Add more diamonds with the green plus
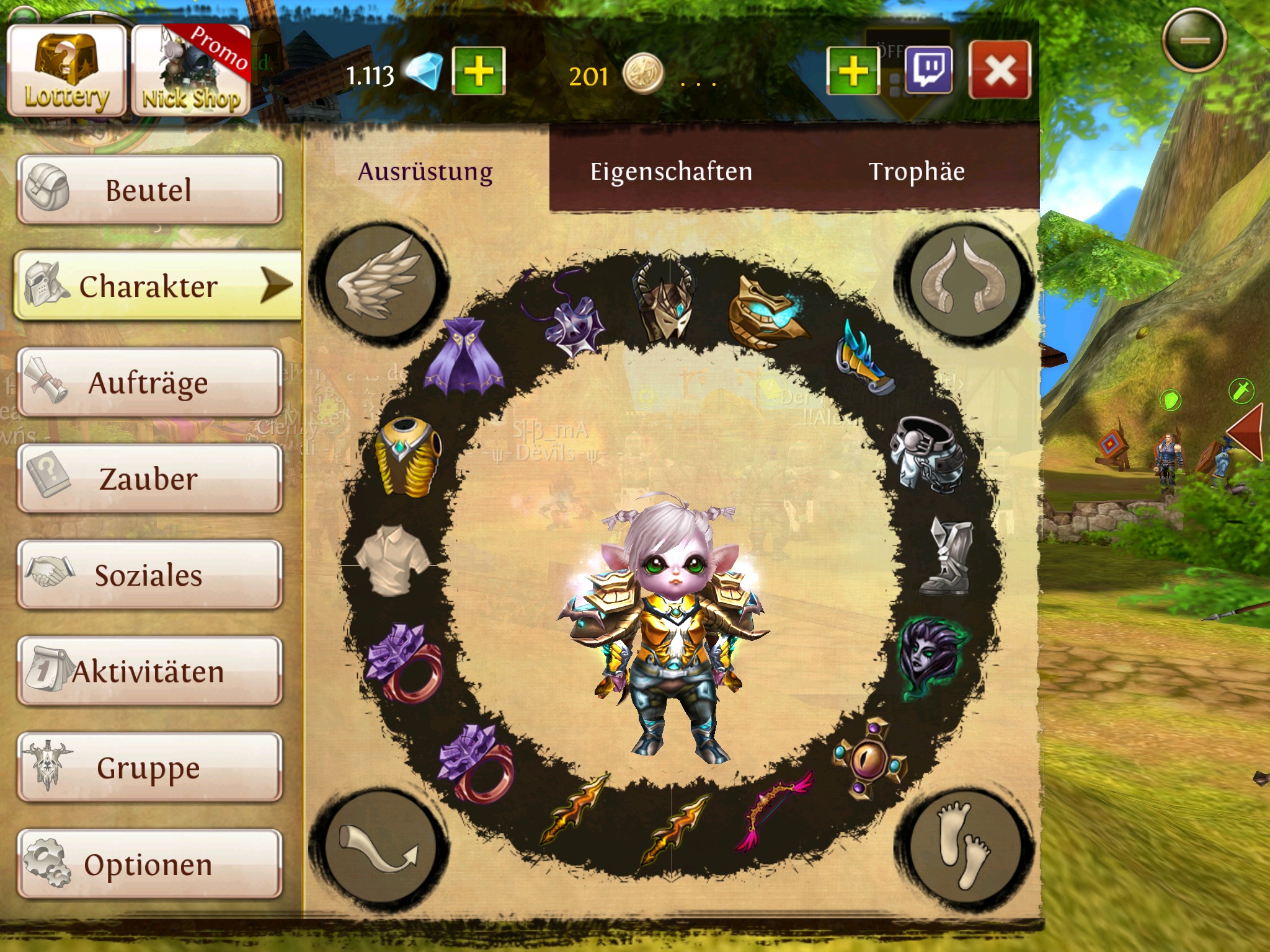This screenshot has height=952, width=1270. (479, 71)
